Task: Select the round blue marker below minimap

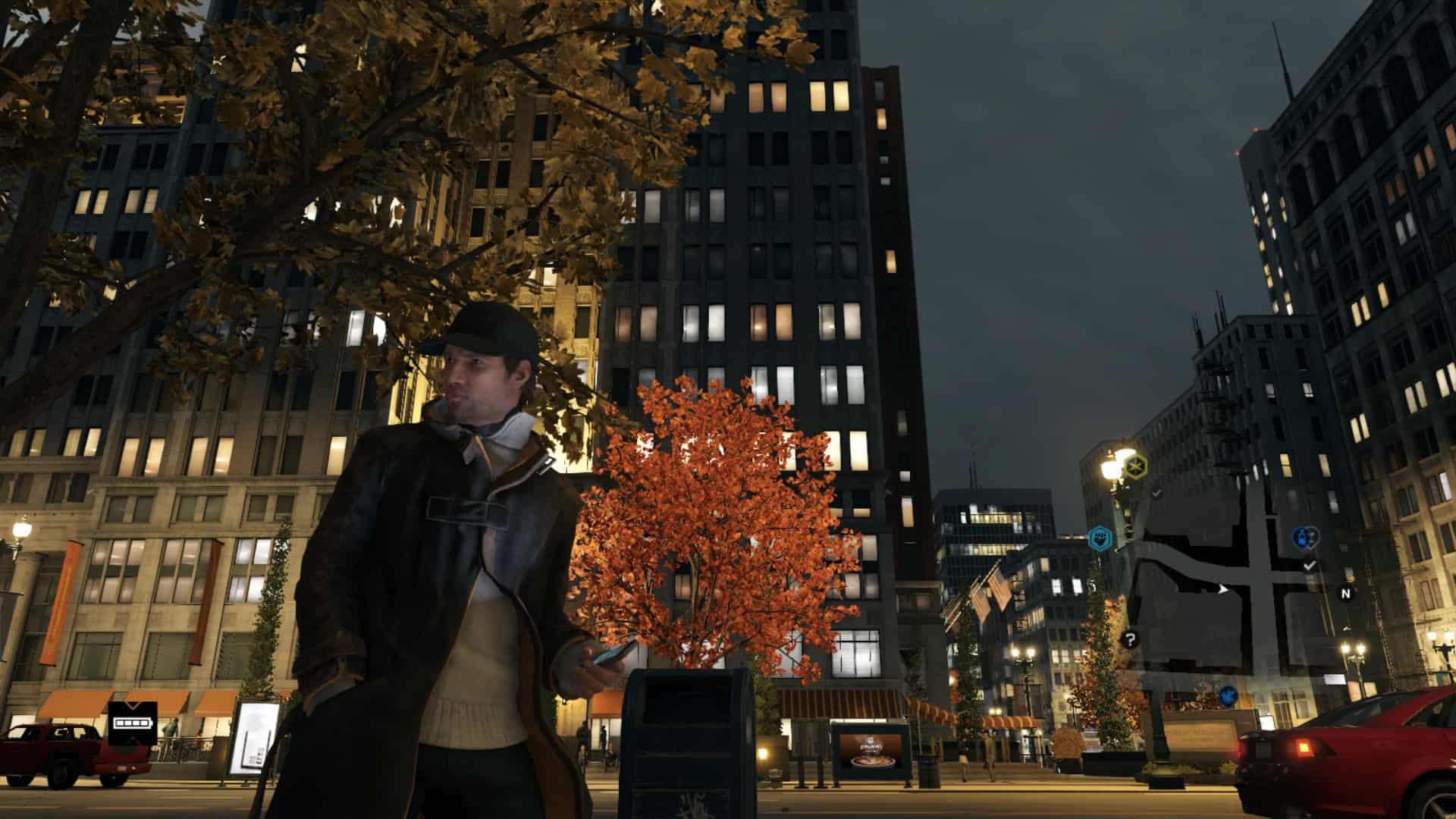Action: [x=1228, y=694]
